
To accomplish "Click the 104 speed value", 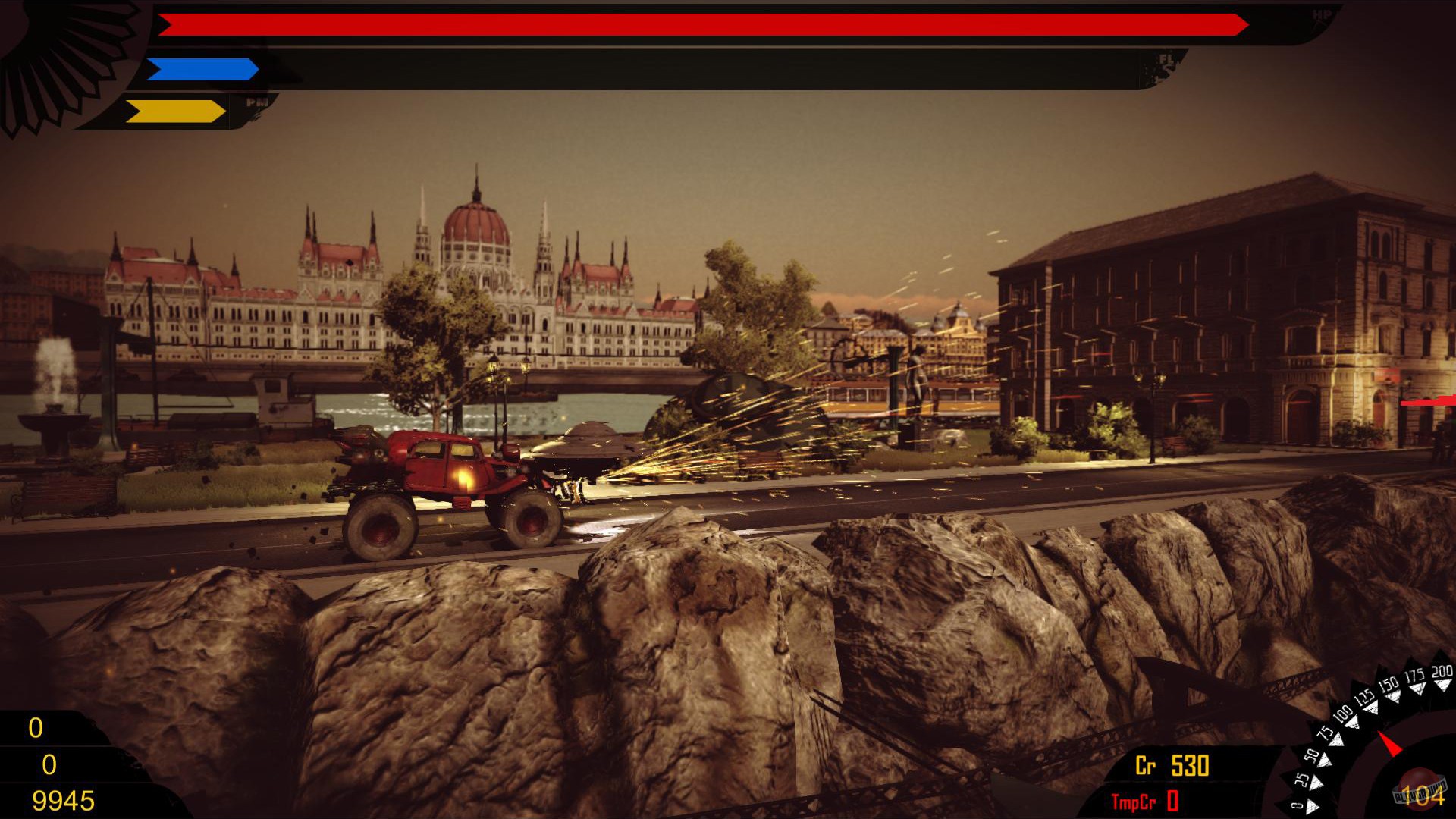I will (x=1426, y=796).
